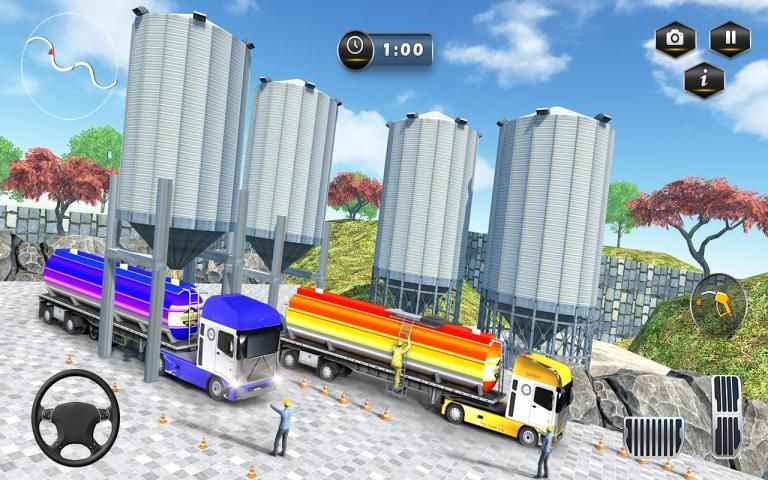
Task: Step on the brake pedal
Action: [x=654, y=437]
